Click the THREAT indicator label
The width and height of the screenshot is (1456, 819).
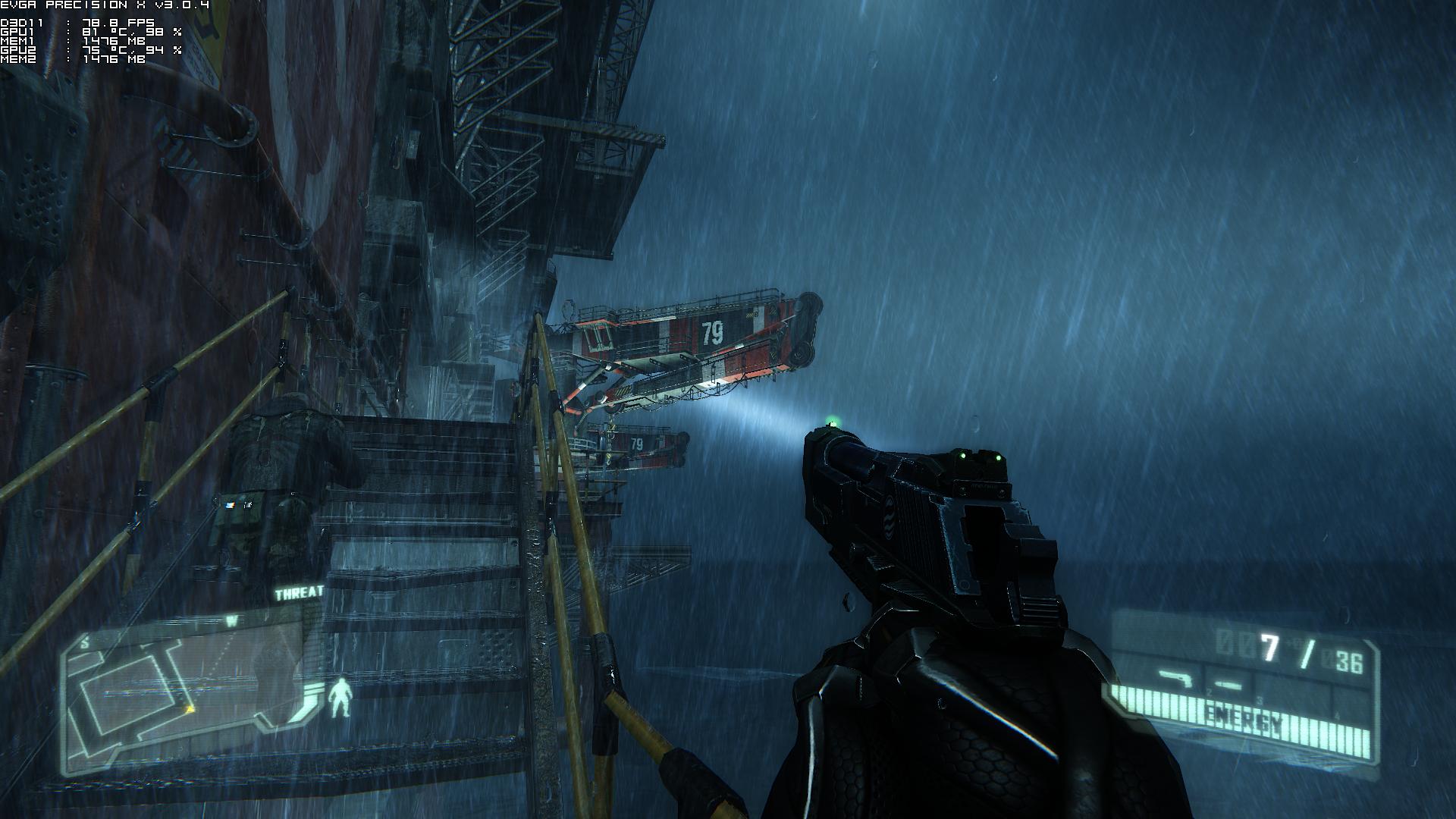(x=299, y=593)
